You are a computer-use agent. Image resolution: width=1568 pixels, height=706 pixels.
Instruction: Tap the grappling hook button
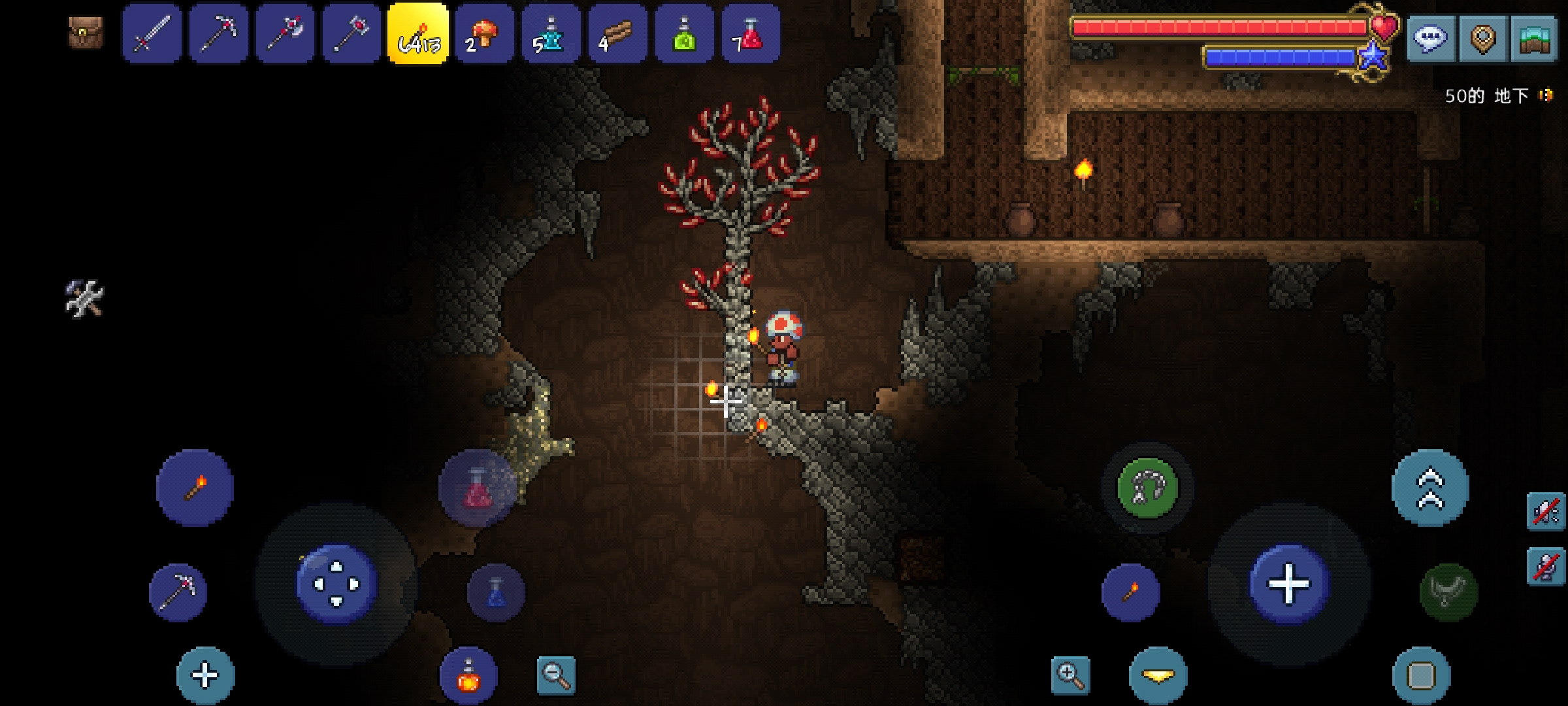[x=1147, y=488]
